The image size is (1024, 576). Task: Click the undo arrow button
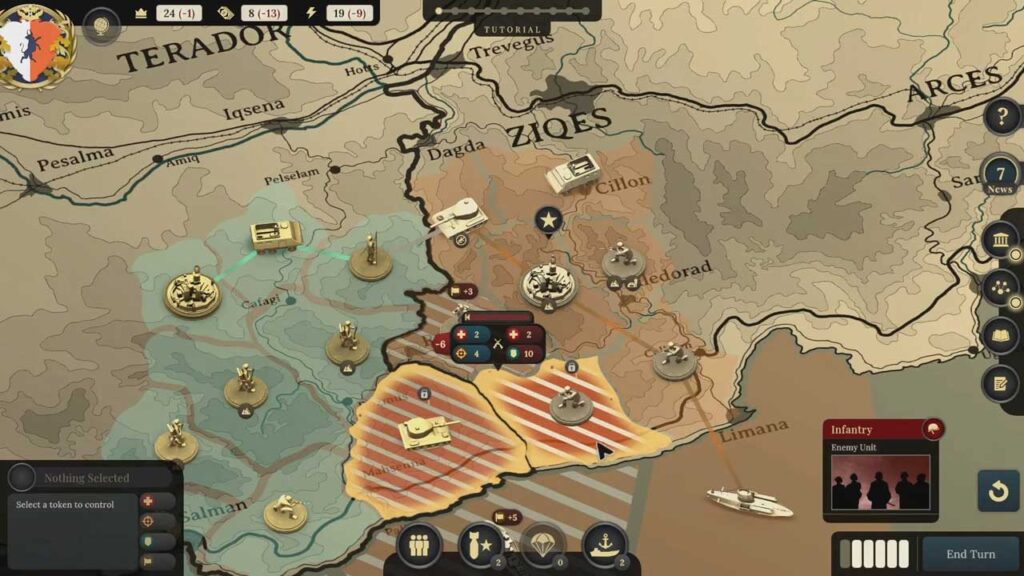pos(998,491)
